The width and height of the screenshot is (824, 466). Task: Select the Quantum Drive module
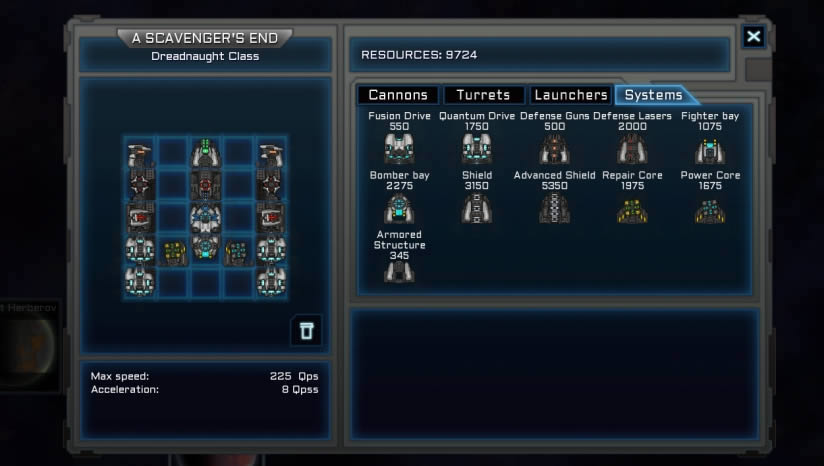click(x=477, y=148)
